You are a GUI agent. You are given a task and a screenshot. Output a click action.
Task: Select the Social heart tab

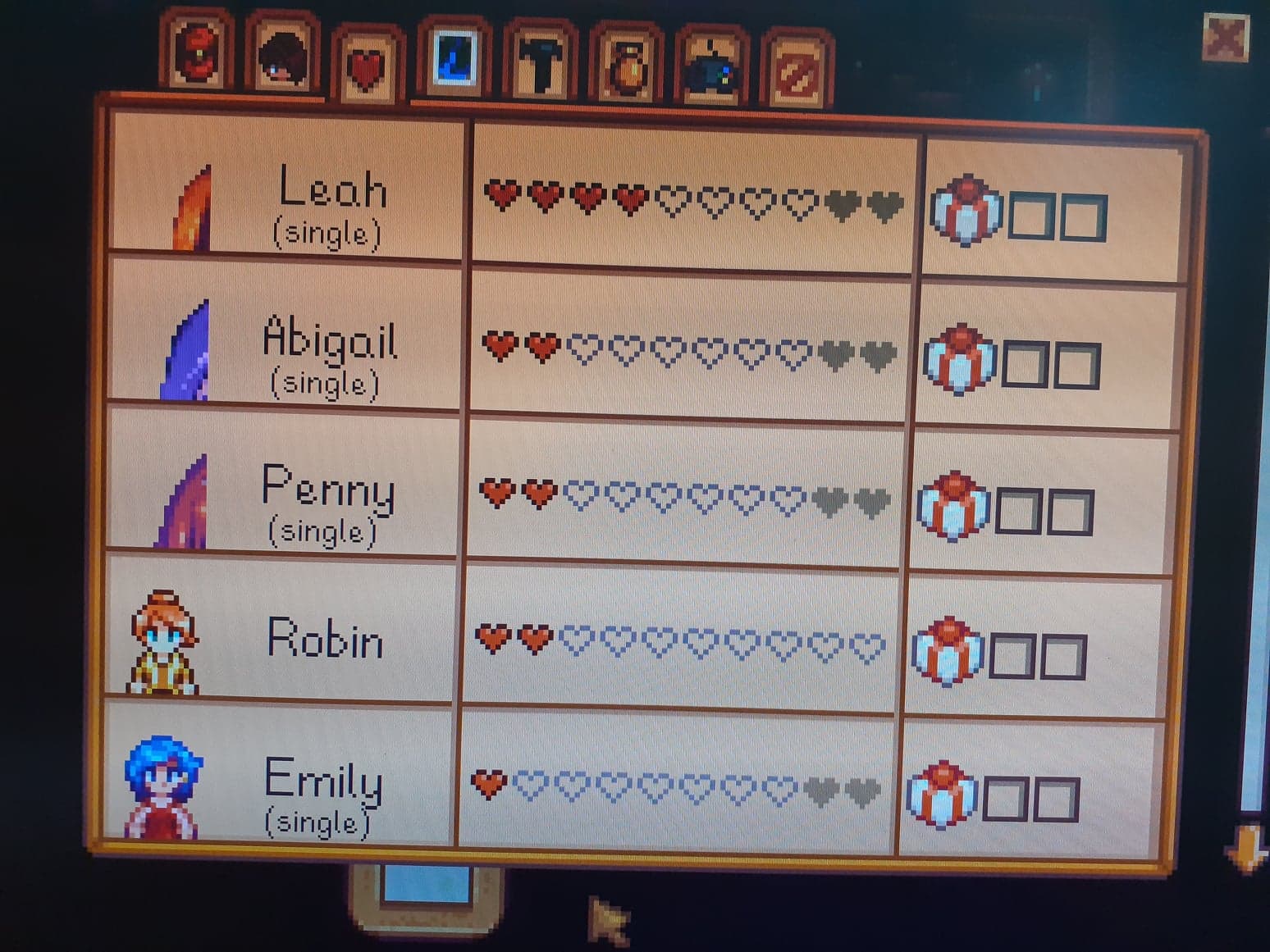(x=368, y=66)
